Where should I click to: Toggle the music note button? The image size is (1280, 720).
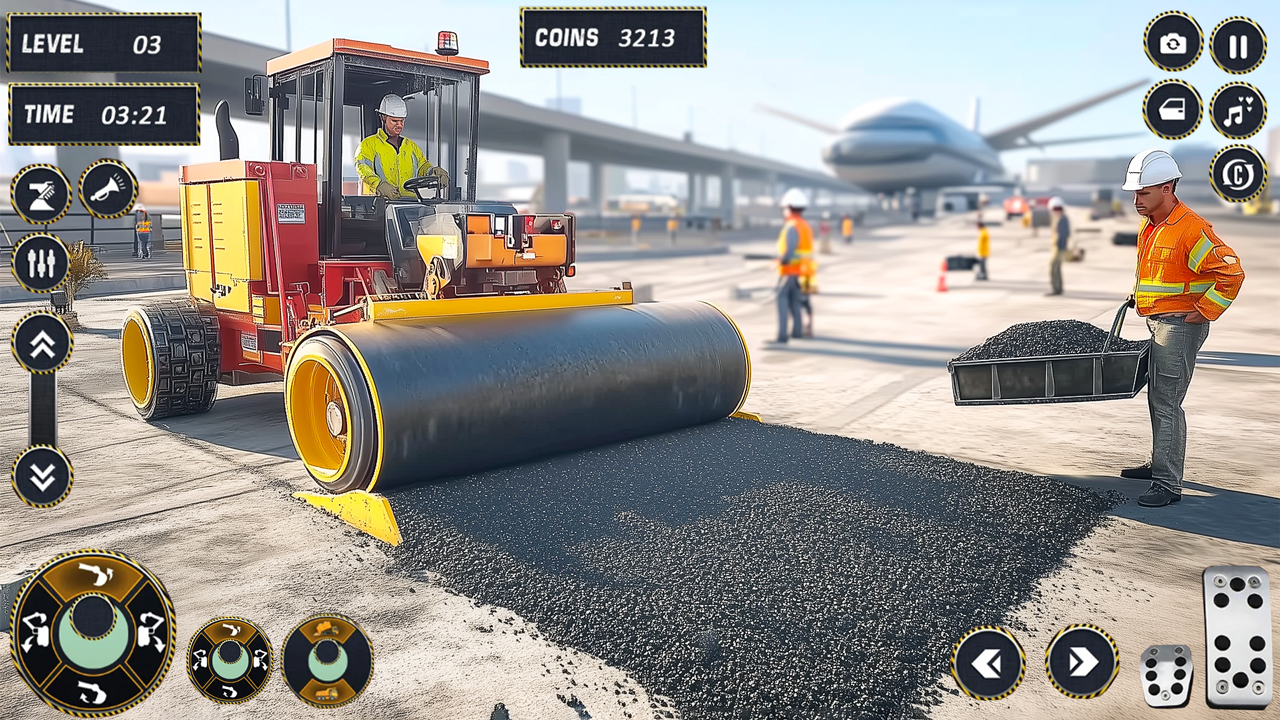pyautogui.click(x=1238, y=110)
